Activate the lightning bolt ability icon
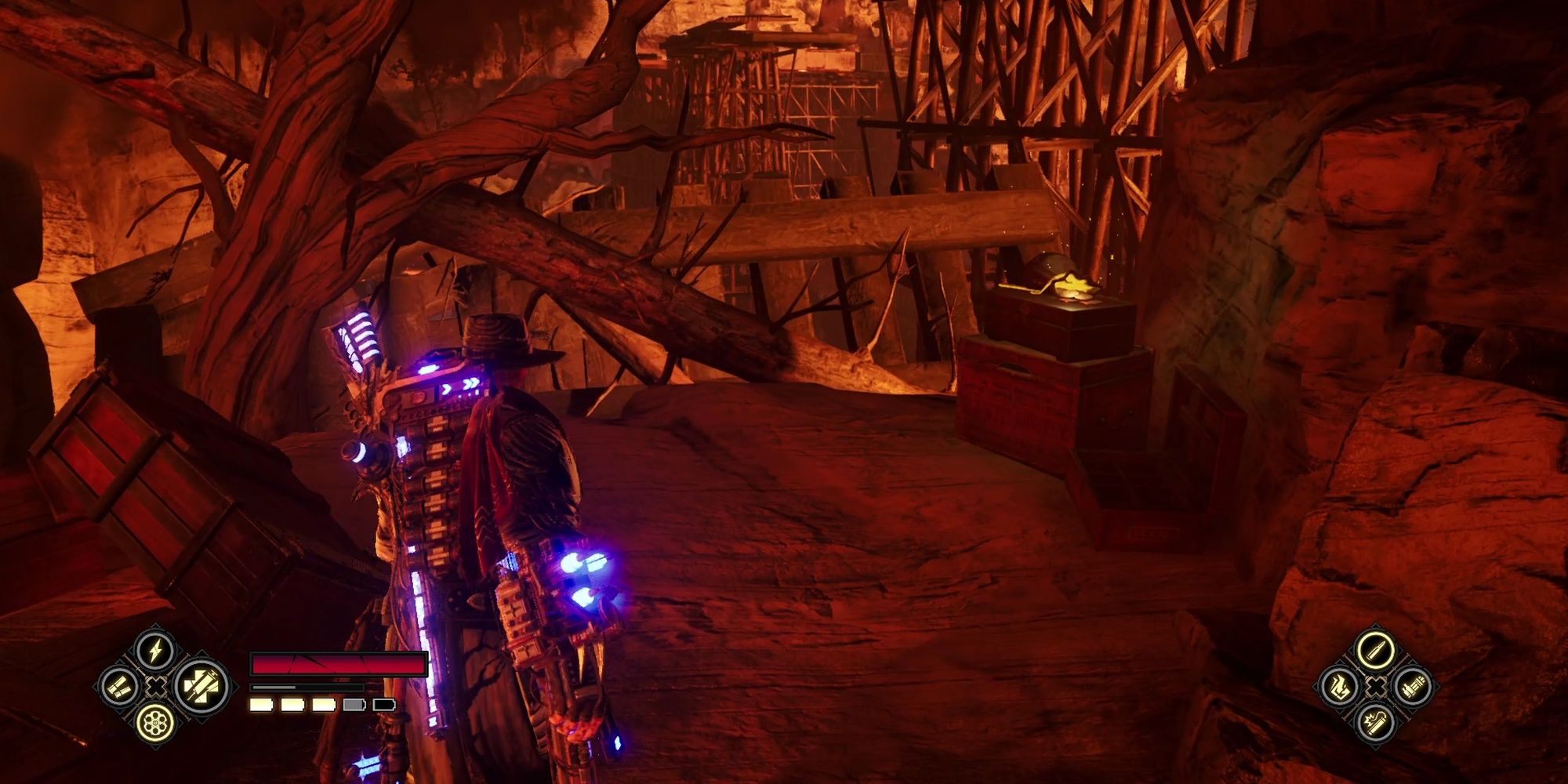 [x=155, y=651]
